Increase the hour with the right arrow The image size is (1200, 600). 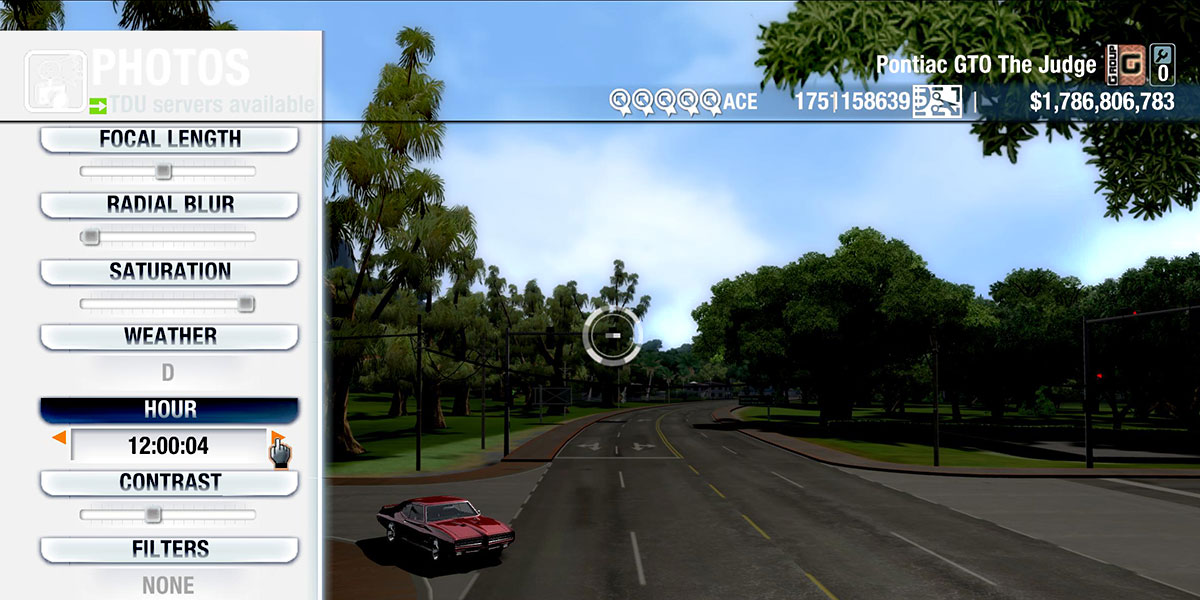point(276,438)
